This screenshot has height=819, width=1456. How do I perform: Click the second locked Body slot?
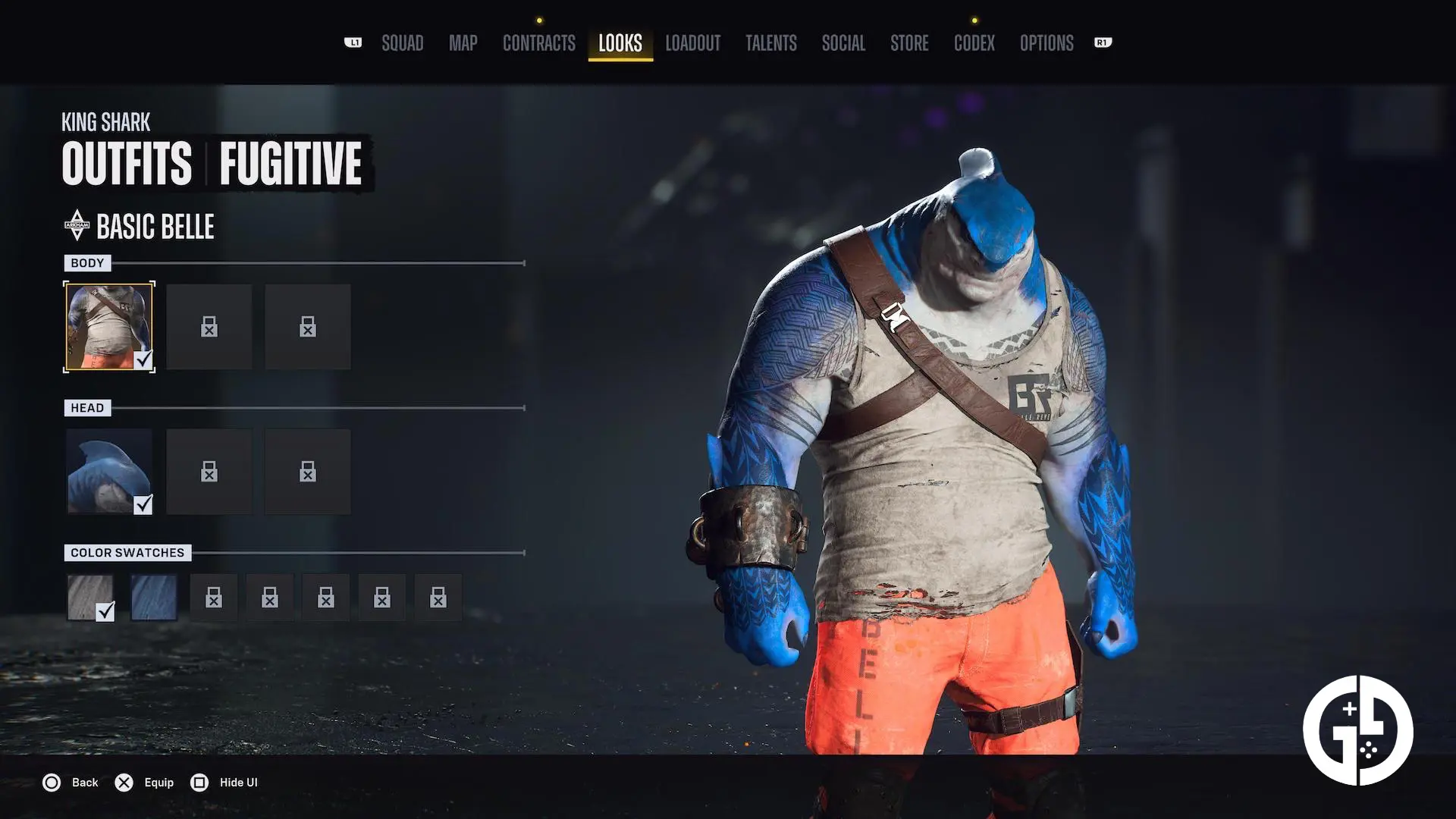307,326
